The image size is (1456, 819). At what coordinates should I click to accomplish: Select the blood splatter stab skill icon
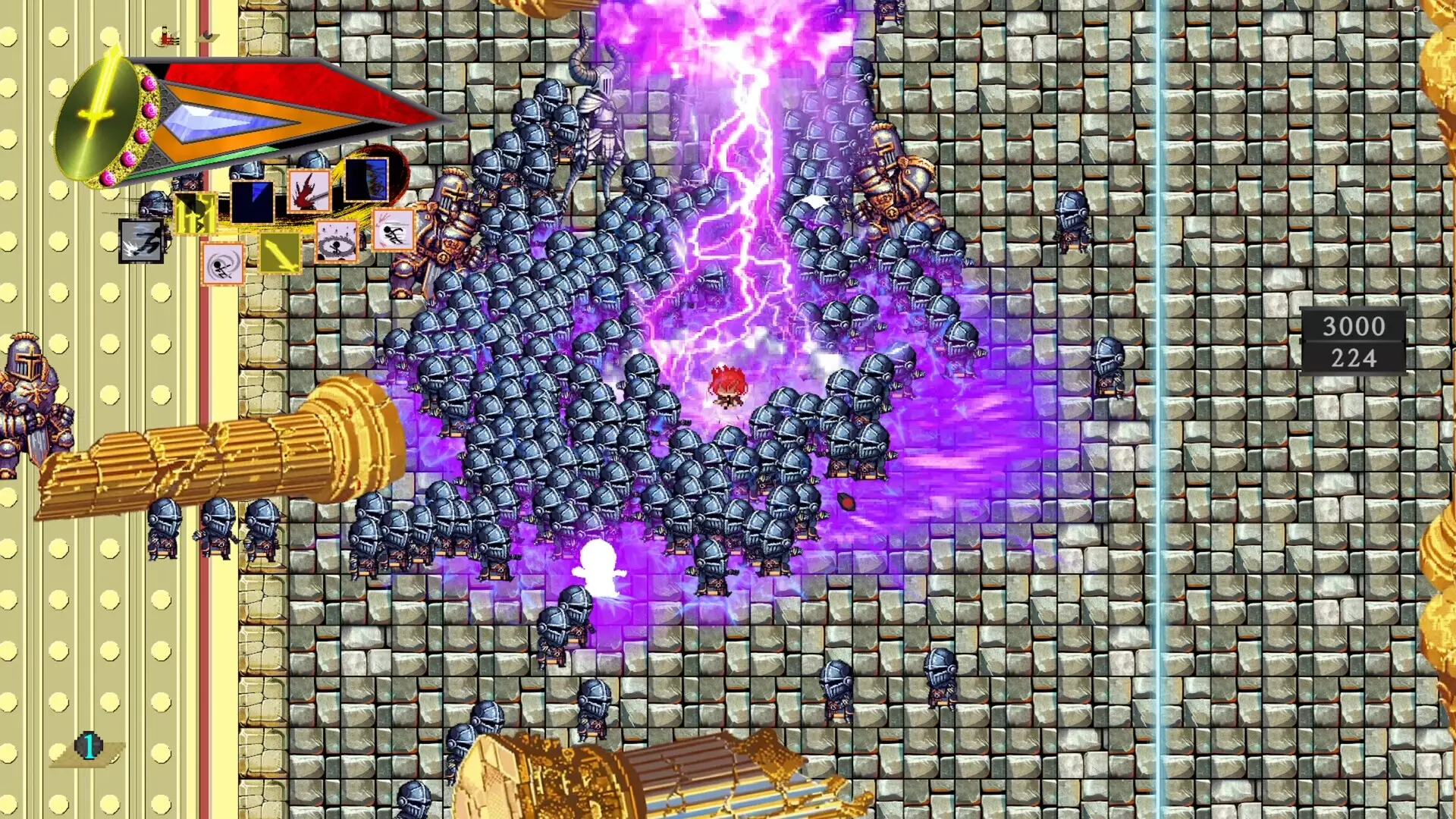pos(309,190)
